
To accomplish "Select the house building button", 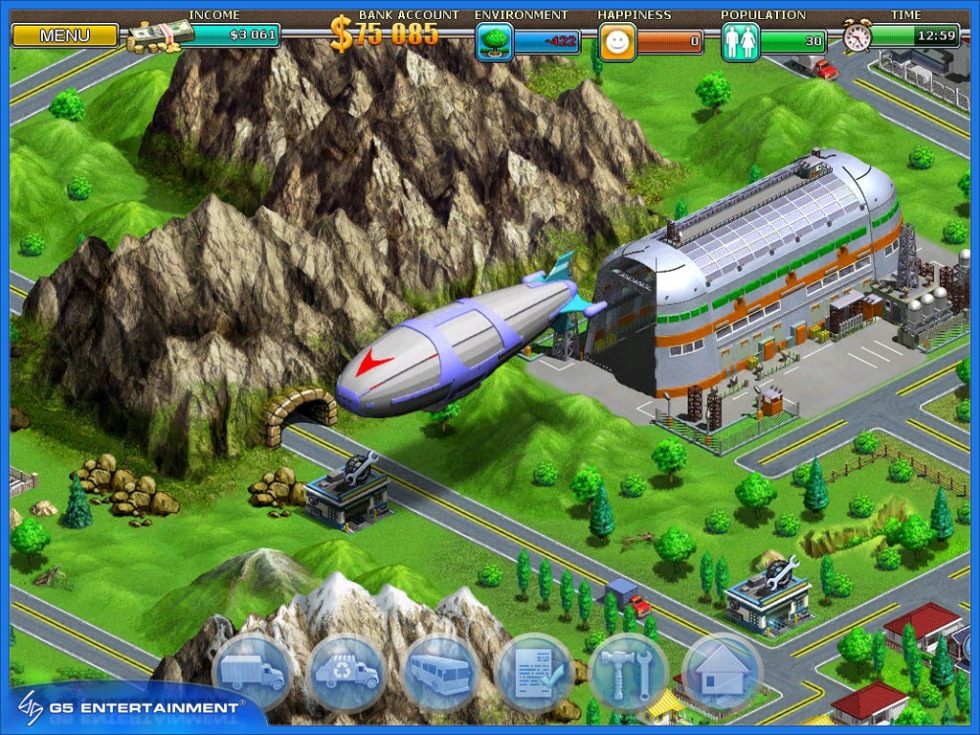I will (x=722, y=672).
